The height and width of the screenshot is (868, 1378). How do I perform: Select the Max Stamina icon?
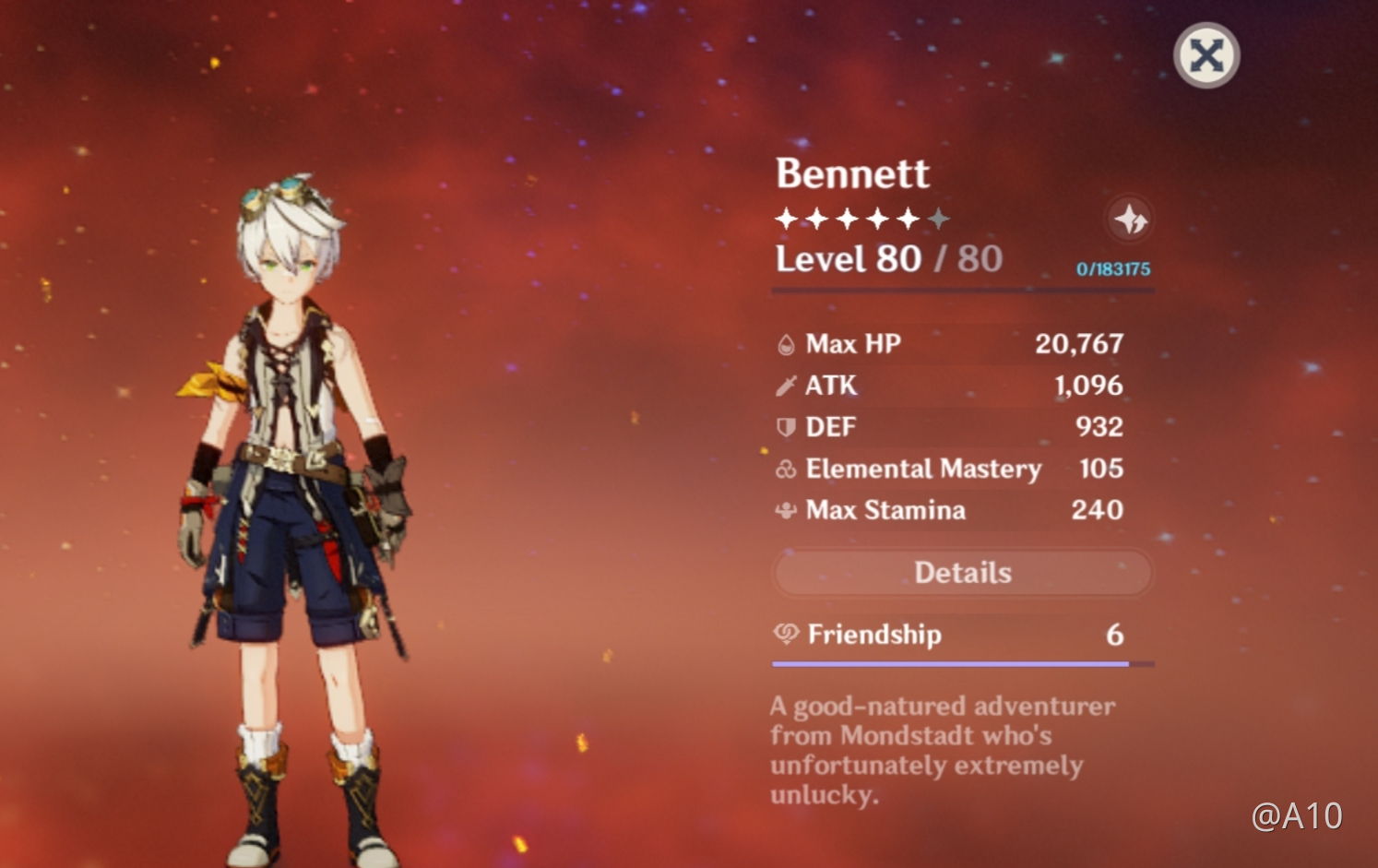pyautogui.click(x=785, y=510)
